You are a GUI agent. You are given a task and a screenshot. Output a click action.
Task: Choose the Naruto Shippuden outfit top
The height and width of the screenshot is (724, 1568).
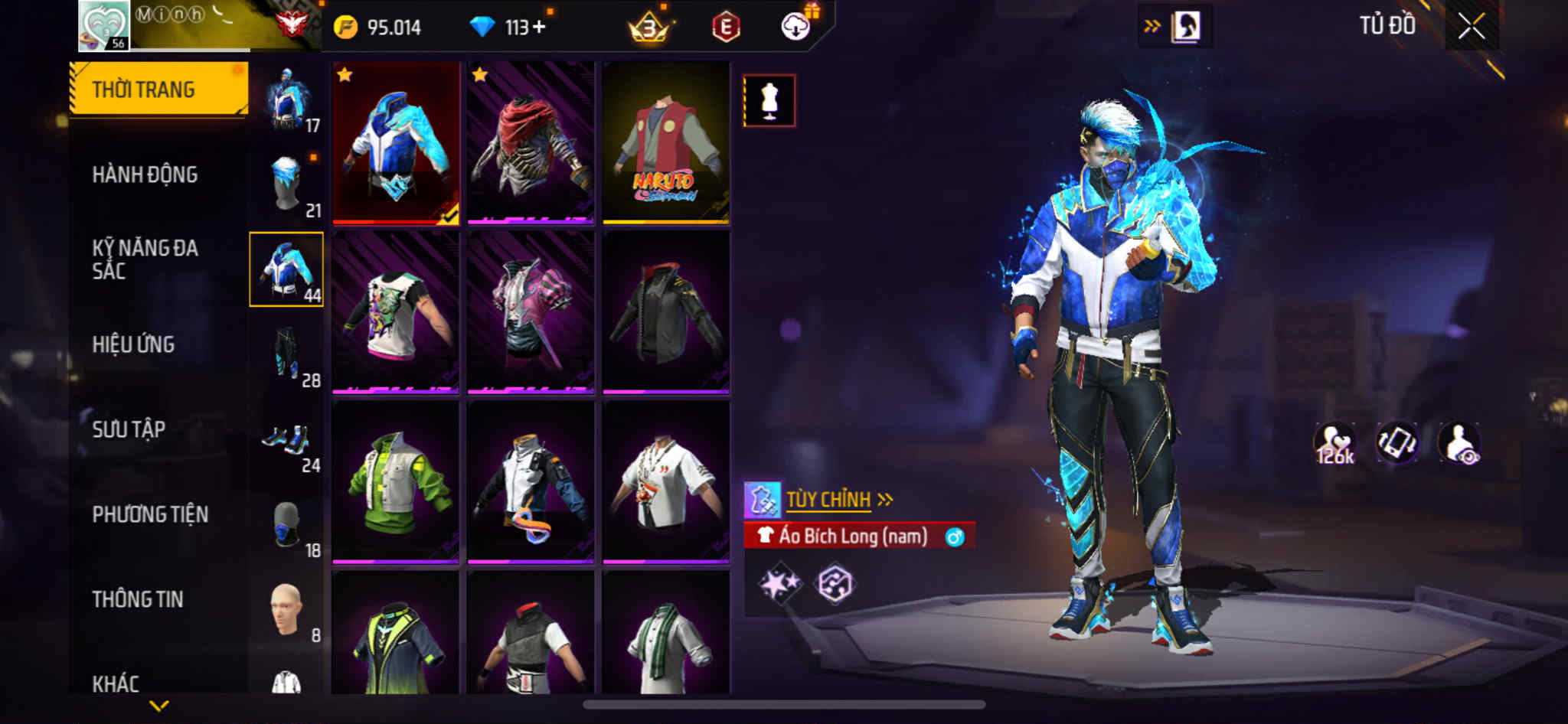pos(665,143)
